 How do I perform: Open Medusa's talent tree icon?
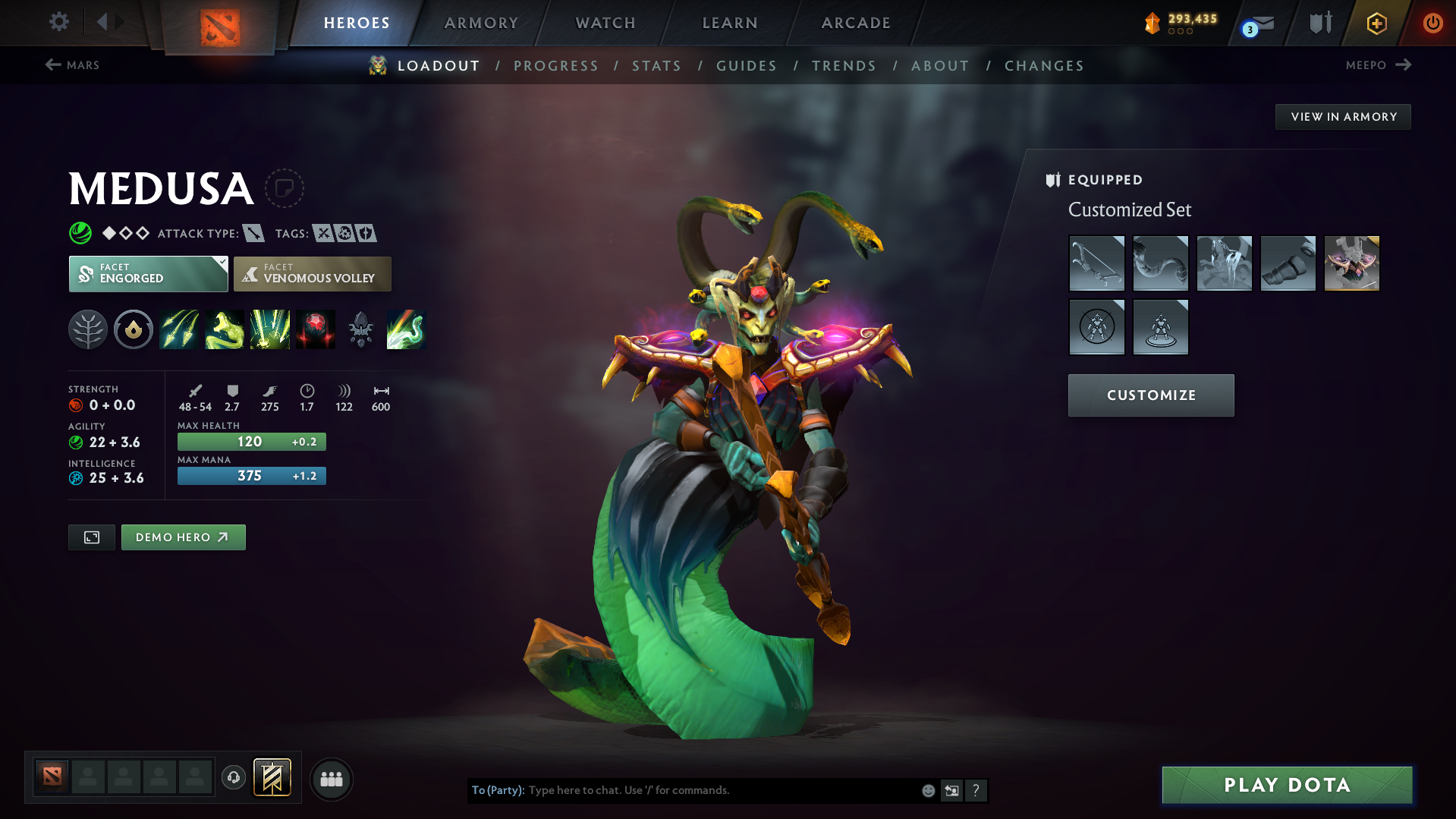[x=88, y=329]
